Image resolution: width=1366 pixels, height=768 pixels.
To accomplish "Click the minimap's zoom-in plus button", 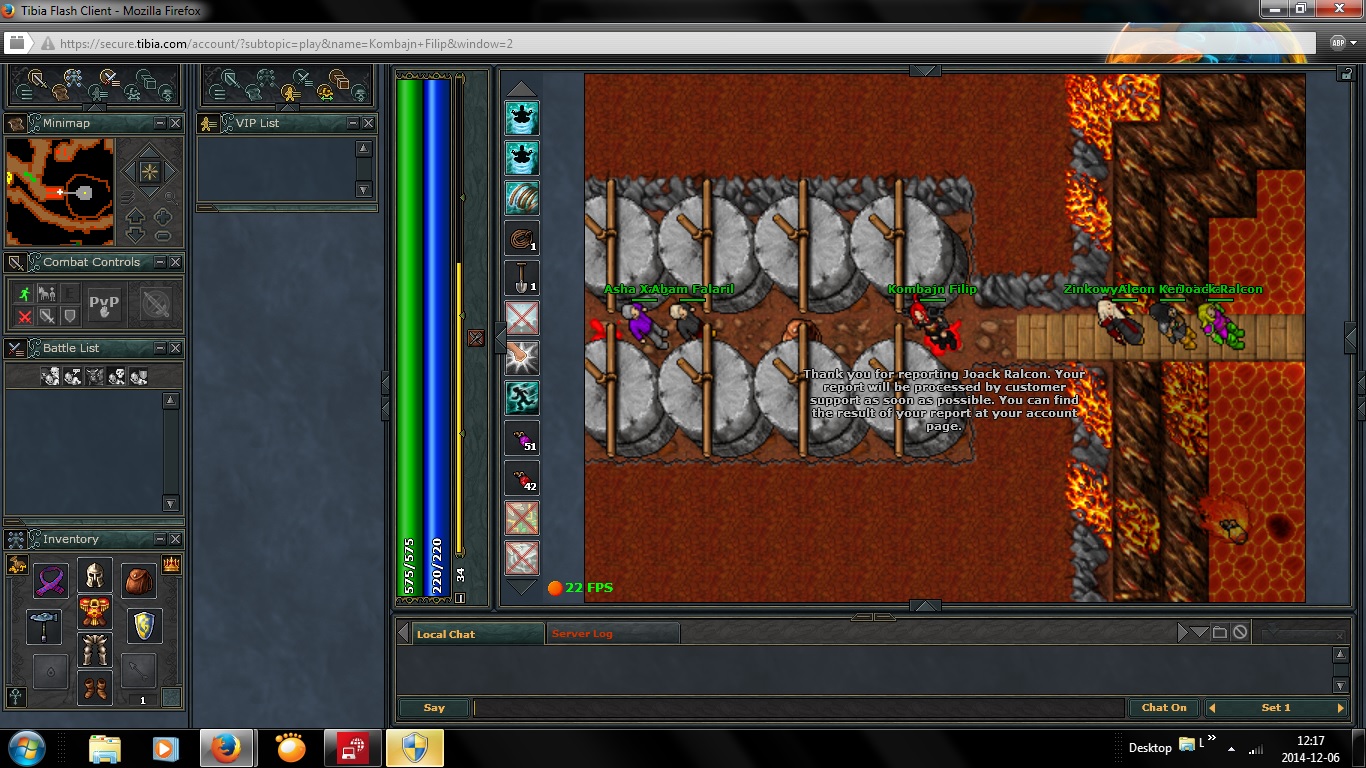I will [162, 217].
